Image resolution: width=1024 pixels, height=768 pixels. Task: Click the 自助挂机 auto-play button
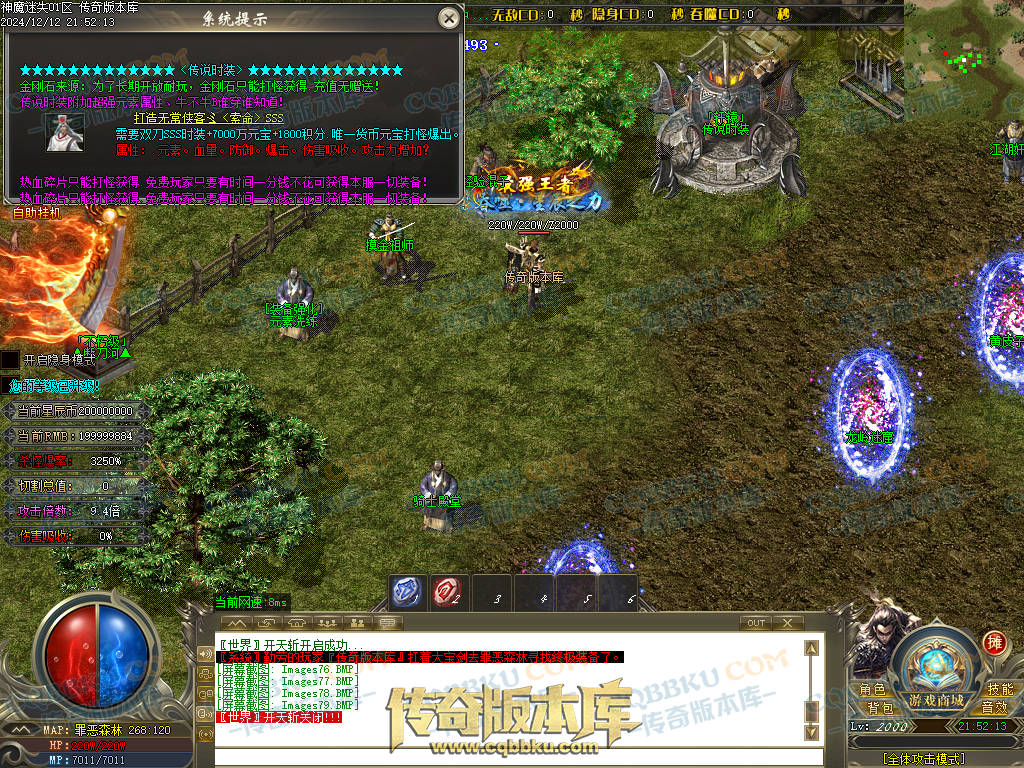(x=36, y=213)
